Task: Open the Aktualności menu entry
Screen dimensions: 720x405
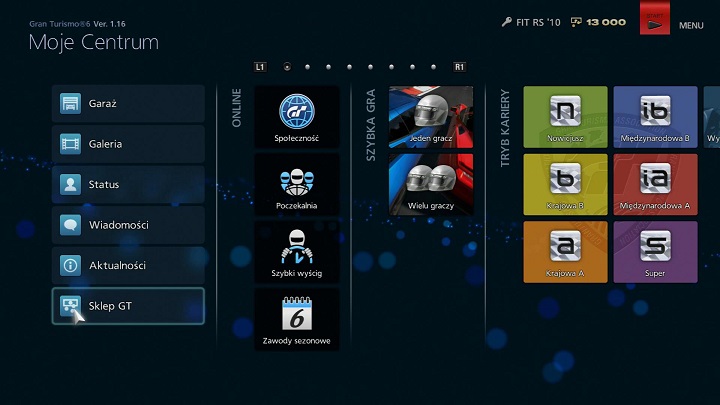Action: point(128,266)
